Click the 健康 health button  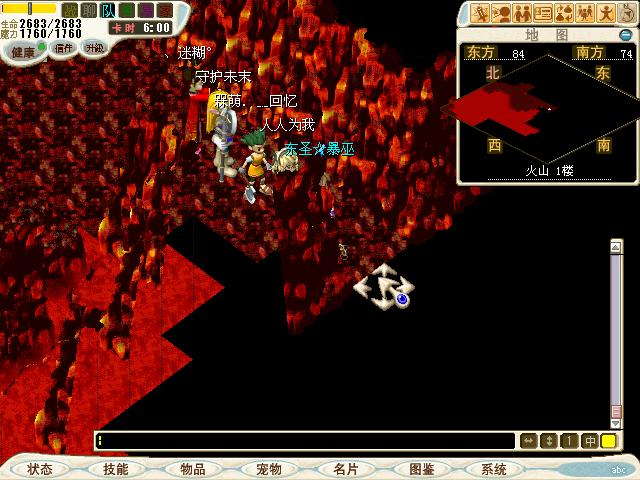click(24, 49)
